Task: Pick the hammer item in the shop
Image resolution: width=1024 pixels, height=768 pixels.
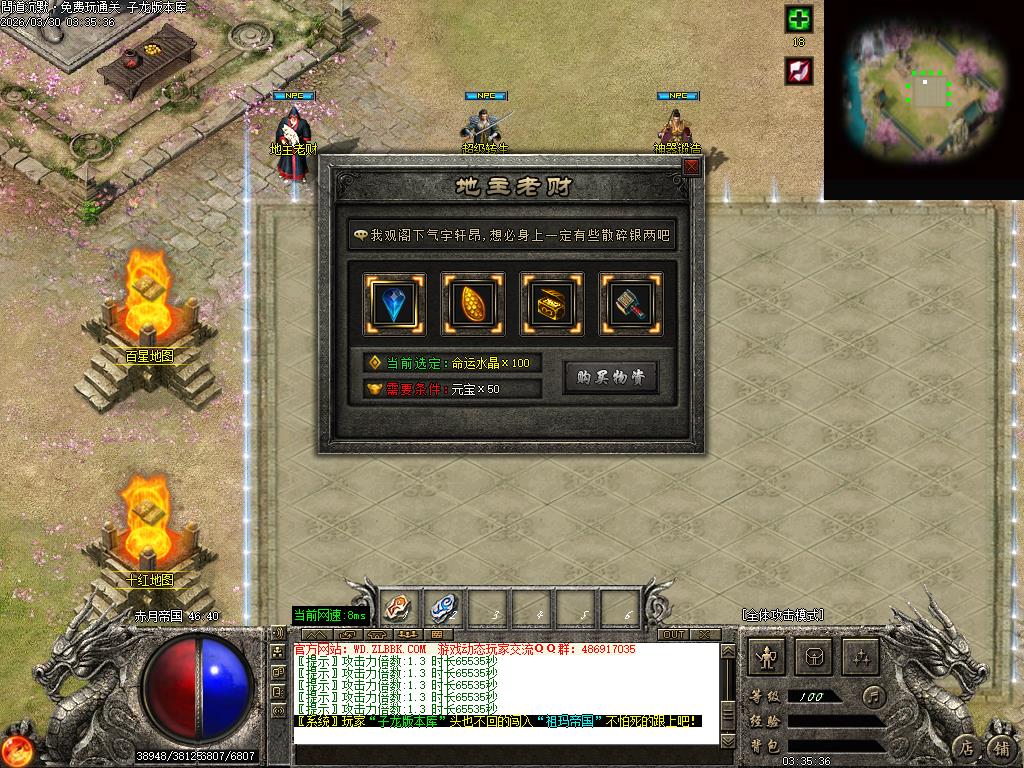Action: [630, 303]
